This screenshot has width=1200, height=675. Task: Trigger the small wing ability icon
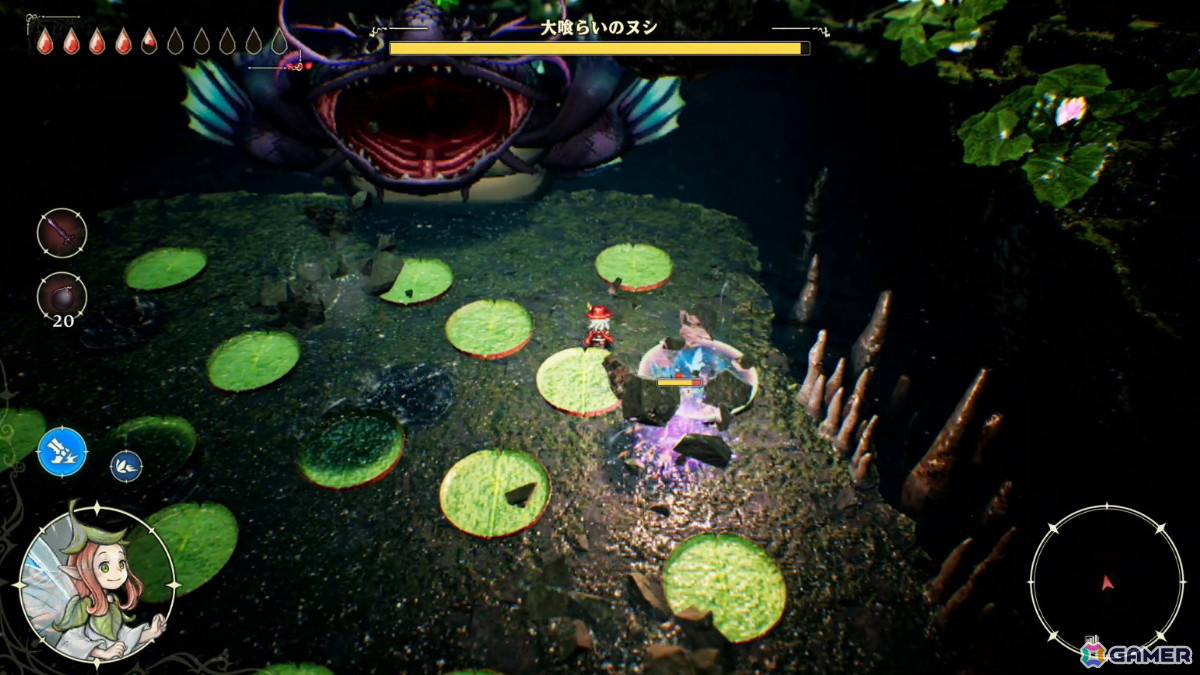pyautogui.click(x=126, y=465)
